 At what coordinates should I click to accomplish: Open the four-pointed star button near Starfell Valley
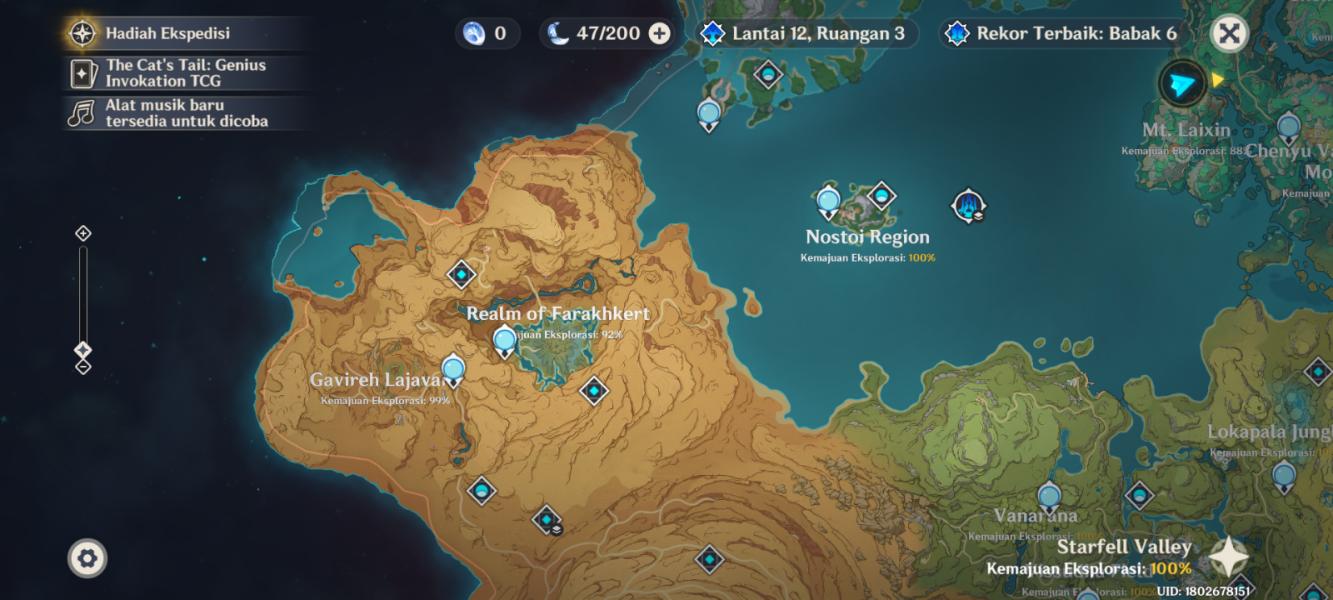tap(1229, 558)
